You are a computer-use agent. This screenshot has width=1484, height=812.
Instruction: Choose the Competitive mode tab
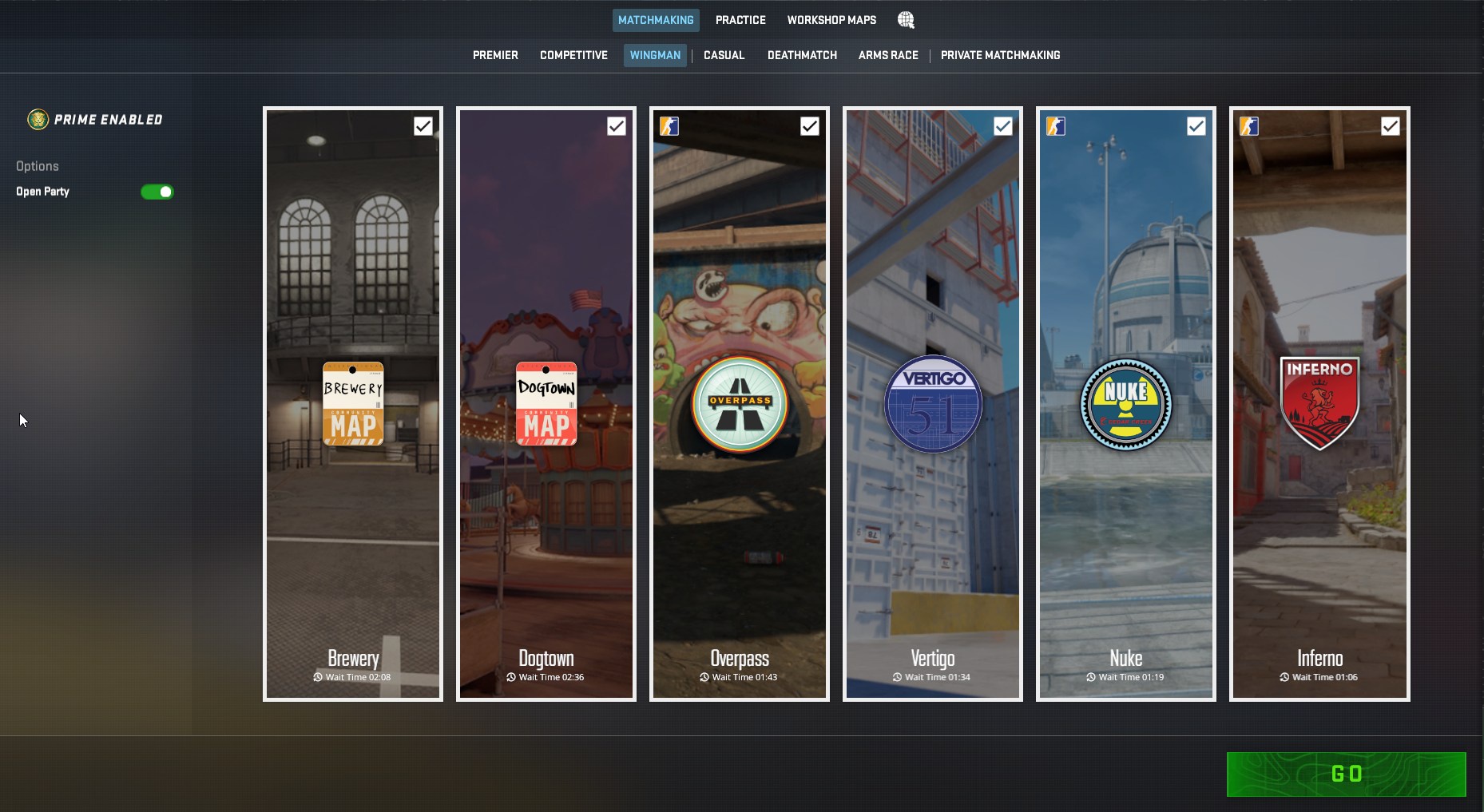coord(573,55)
